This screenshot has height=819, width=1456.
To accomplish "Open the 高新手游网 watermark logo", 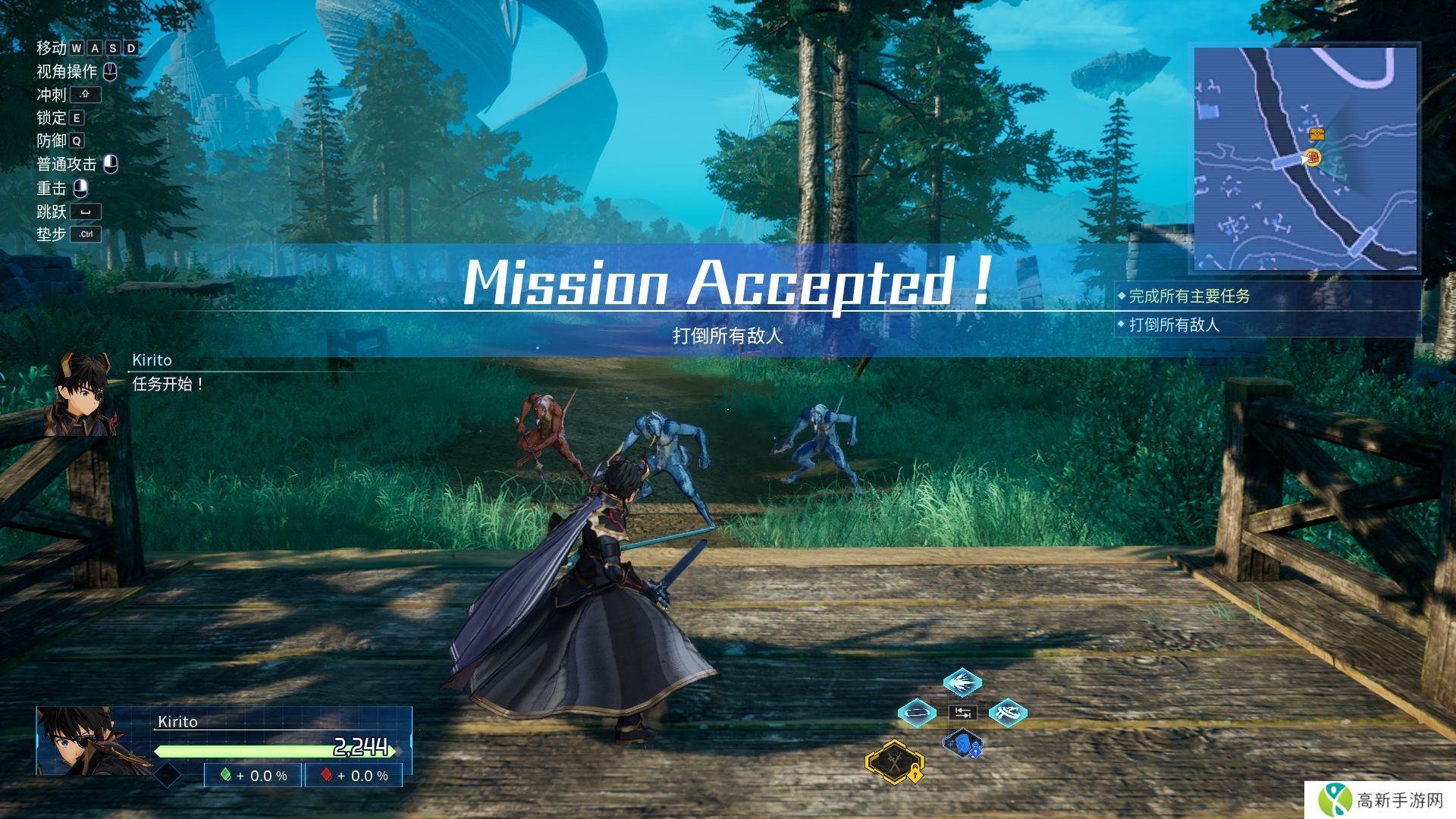I will 1382,800.
